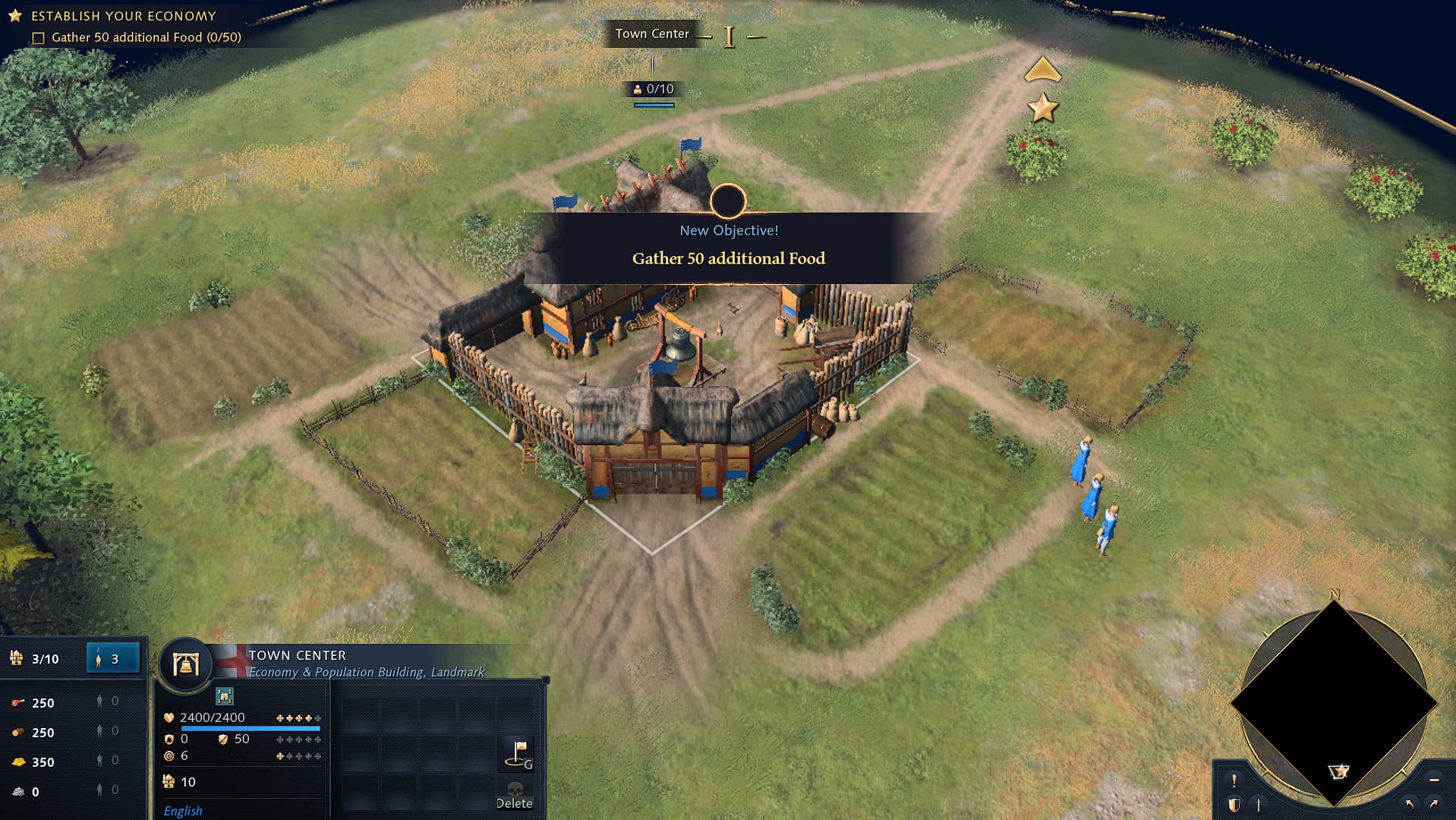The image size is (1456, 820).
Task: Click the right-curved arrow rotate button
Action: click(x=1433, y=804)
